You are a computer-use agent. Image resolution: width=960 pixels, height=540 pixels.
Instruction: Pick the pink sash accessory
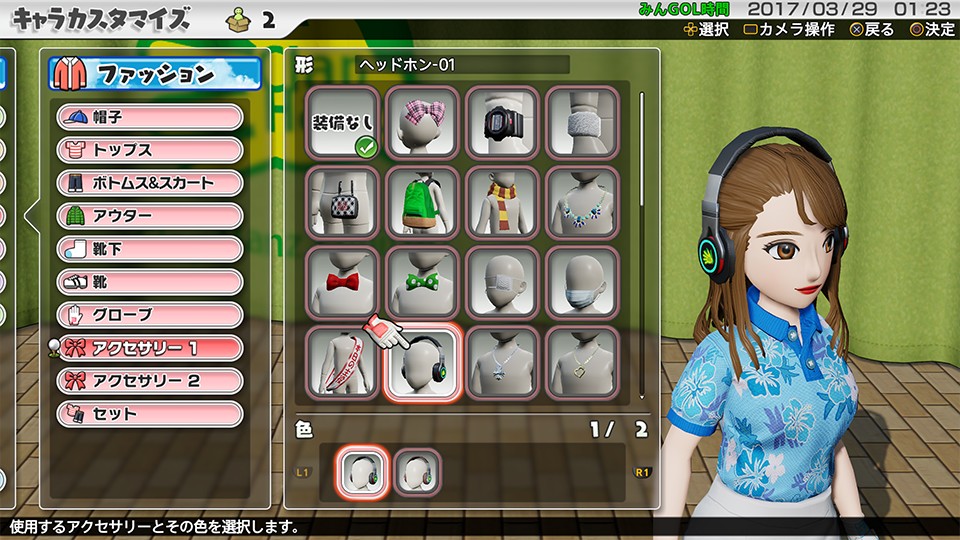click(x=342, y=362)
